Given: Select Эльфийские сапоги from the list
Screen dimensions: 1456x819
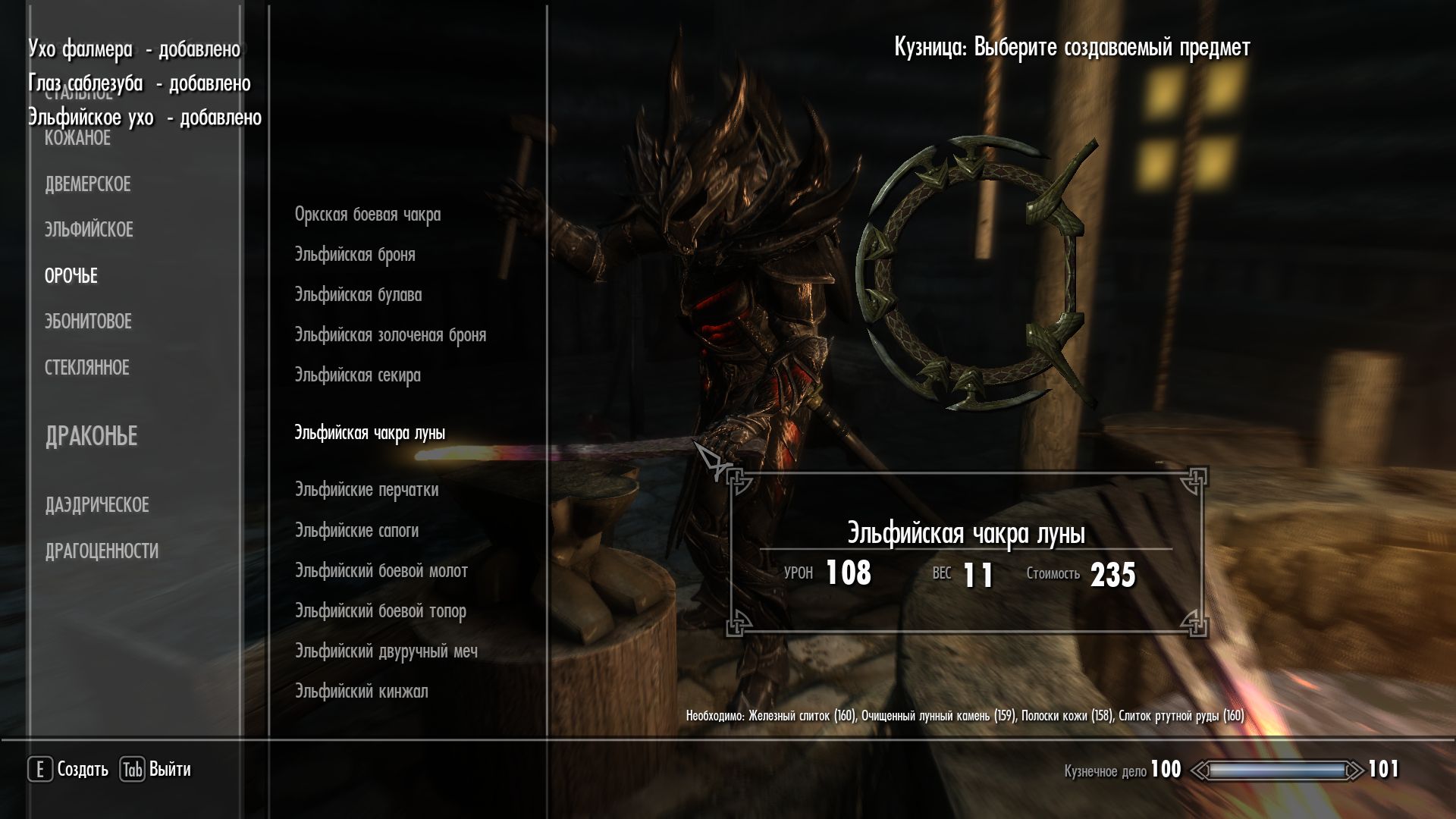Looking at the screenshot, I should click(x=356, y=531).
